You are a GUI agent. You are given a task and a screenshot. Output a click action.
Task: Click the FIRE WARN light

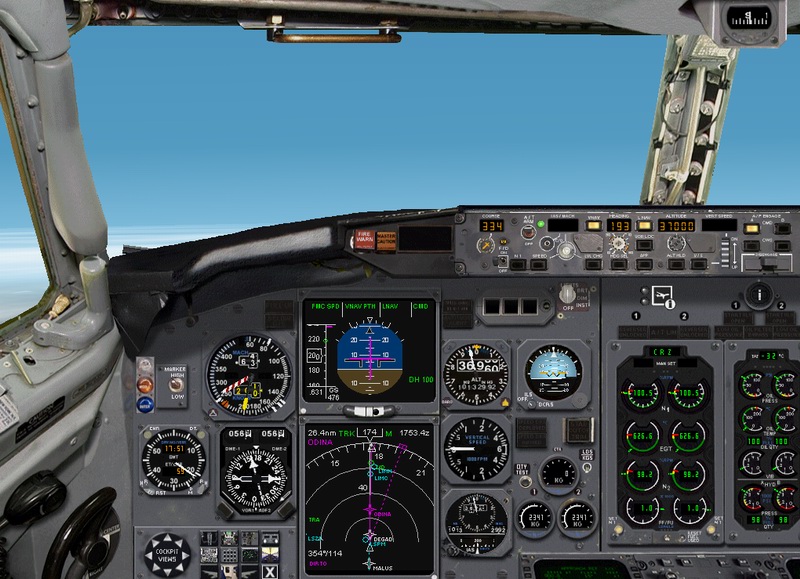(x=364, y=240)
